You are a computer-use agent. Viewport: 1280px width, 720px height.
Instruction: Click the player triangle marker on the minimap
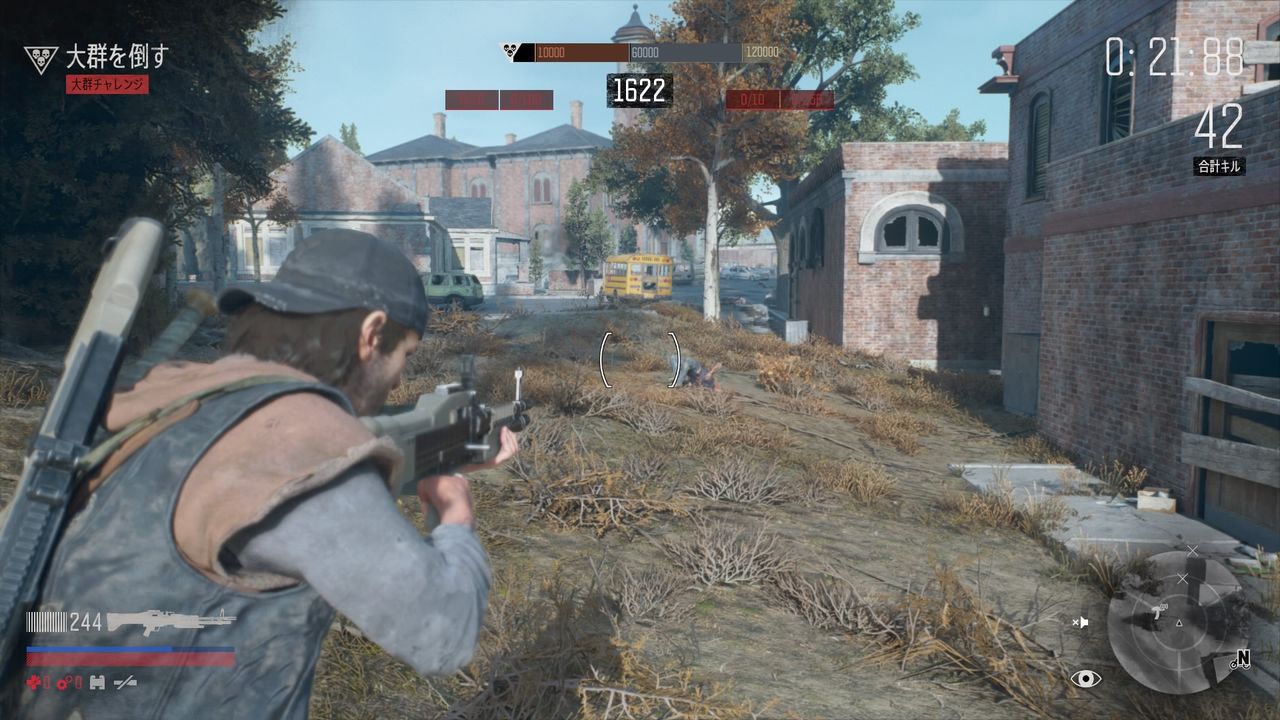1179,622
